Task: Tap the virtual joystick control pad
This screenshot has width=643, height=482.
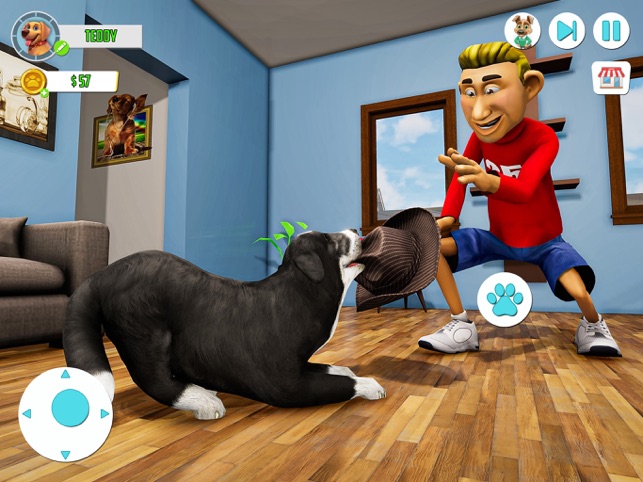Action: pos(67,412)
